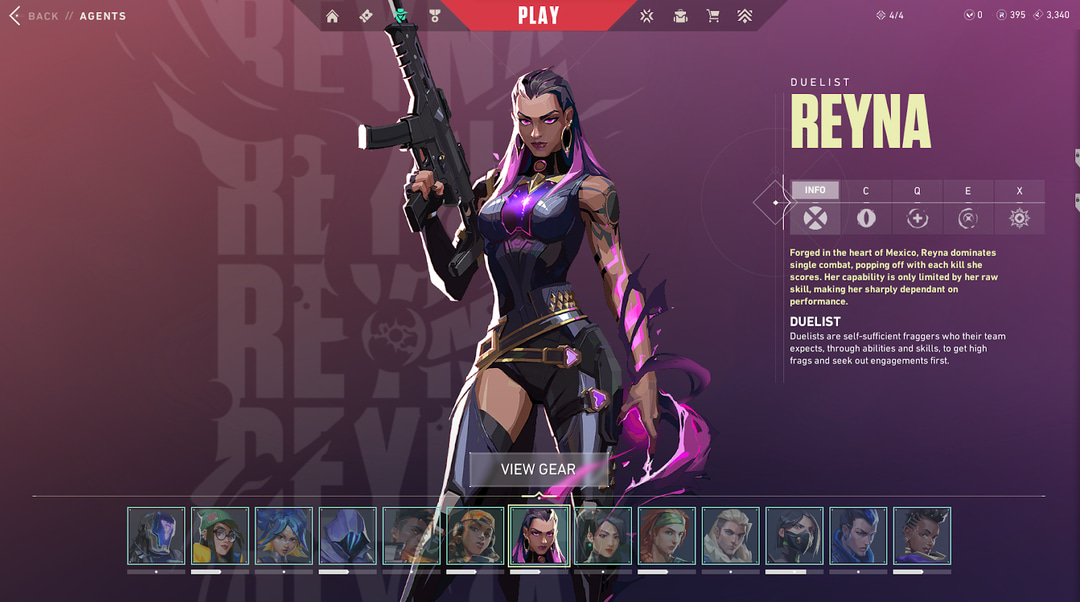
Task: Pick the Sage agent portrait
Action: click(603, 536)
